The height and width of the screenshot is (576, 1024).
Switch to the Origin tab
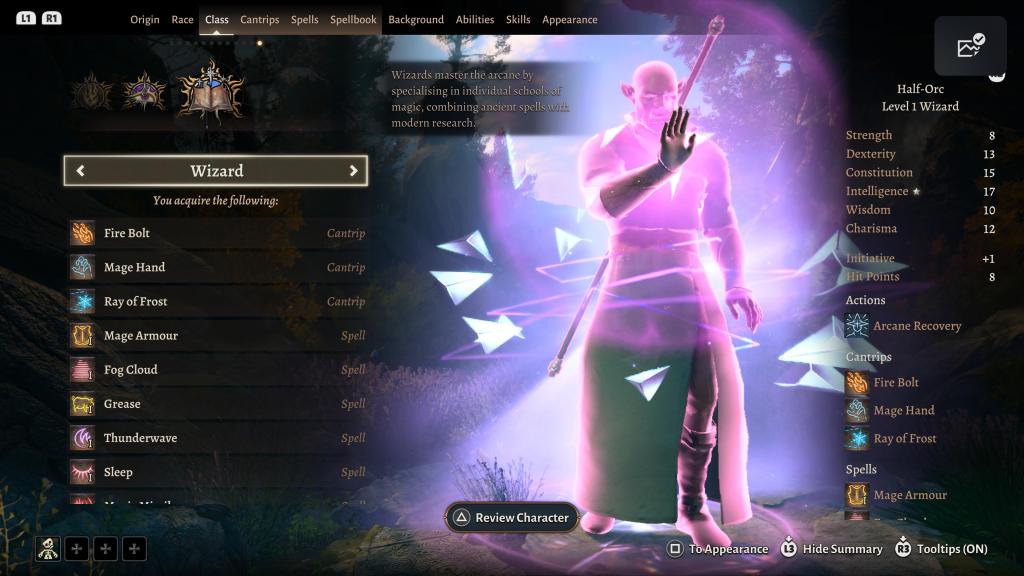click(145, 20)
